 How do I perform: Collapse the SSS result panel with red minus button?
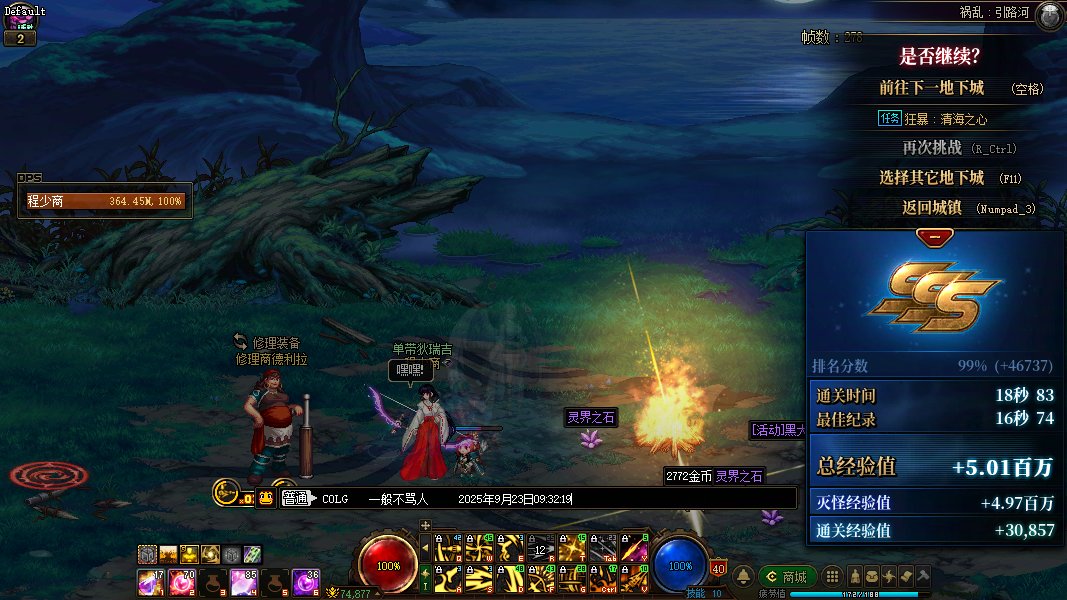[x=935, y=238]
